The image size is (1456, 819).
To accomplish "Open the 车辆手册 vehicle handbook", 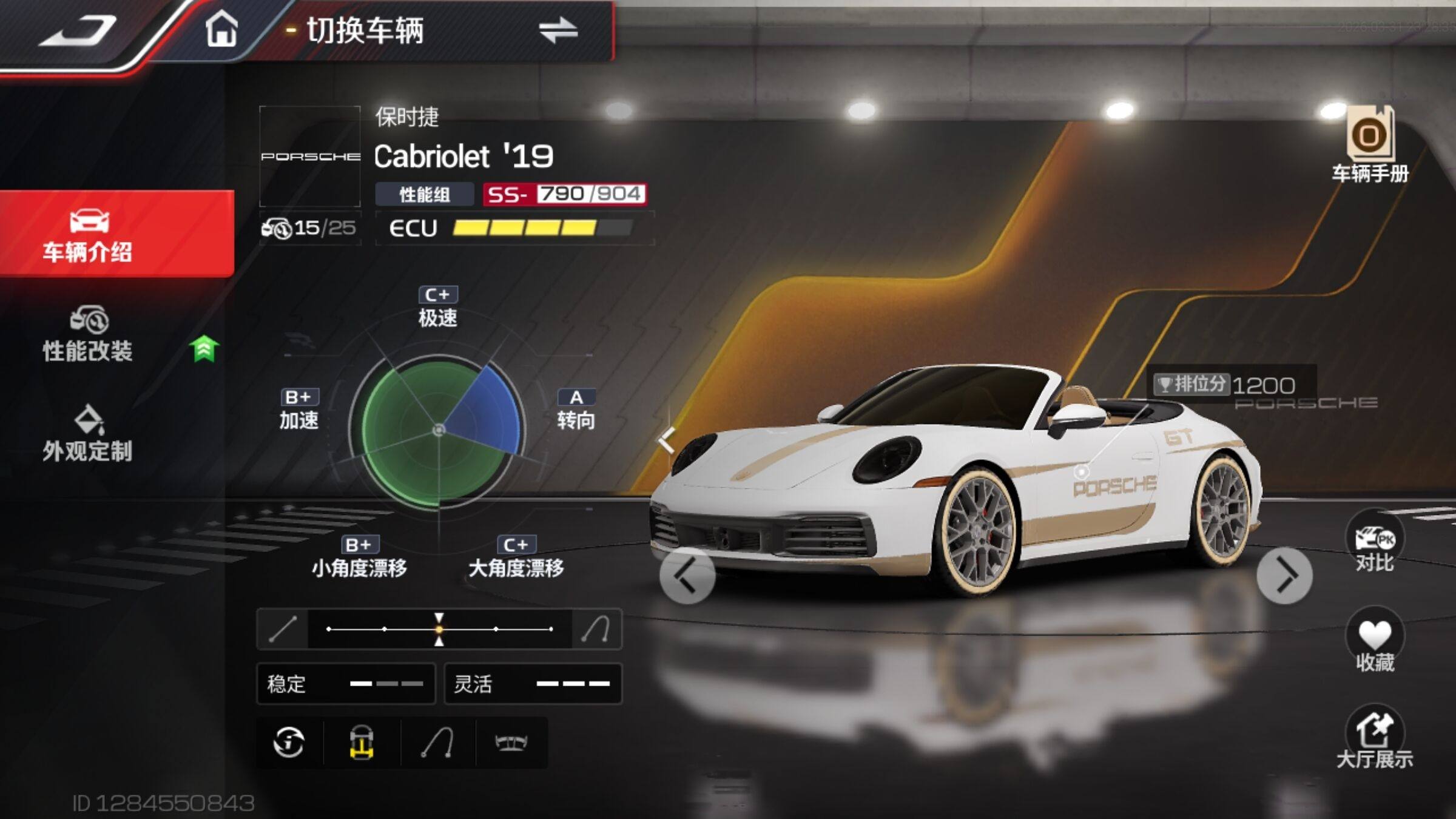I will pyautogui.click(x=1370, y=146).
